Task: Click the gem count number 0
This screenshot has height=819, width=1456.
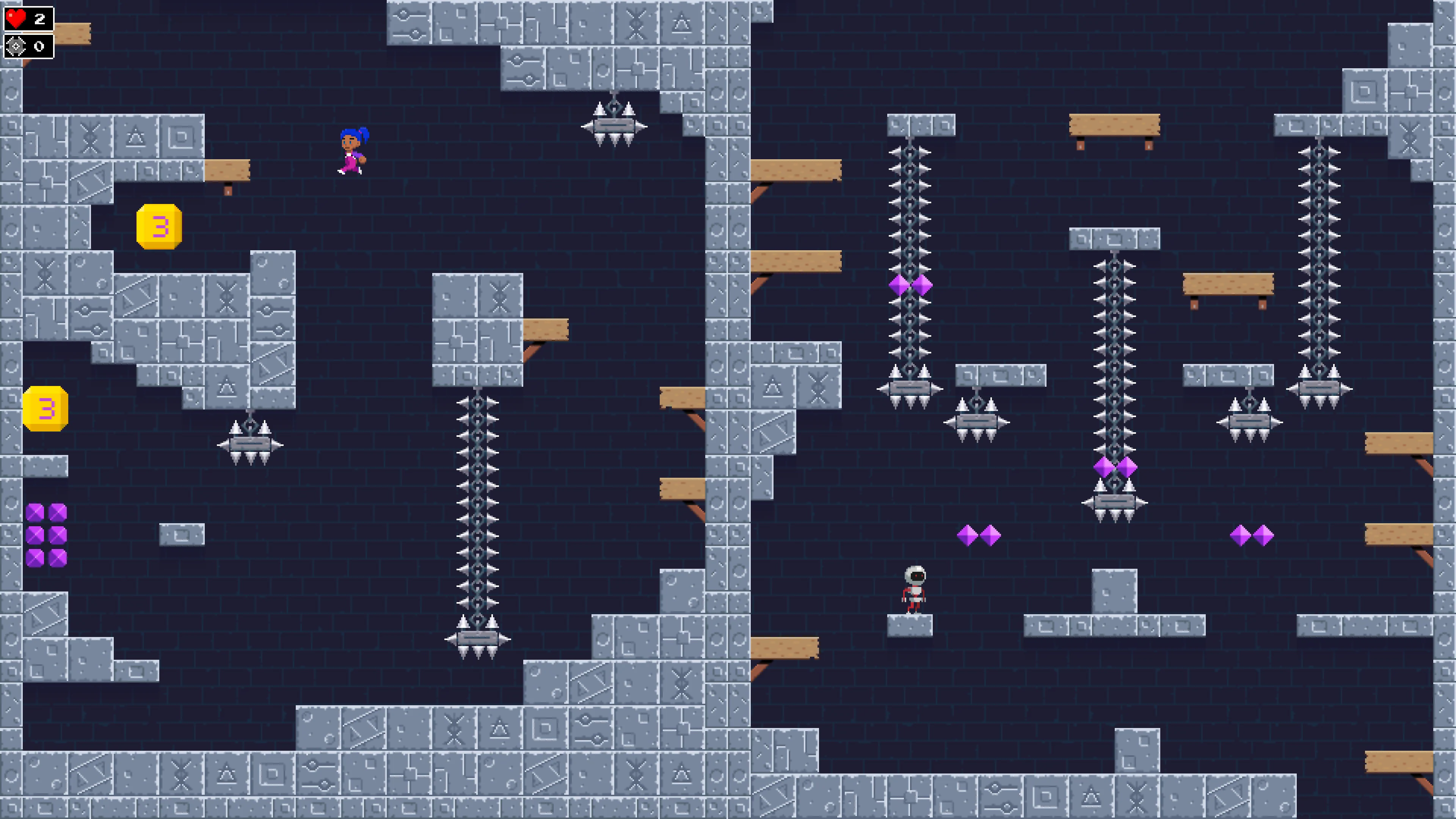Action: (x=38, y=46)
